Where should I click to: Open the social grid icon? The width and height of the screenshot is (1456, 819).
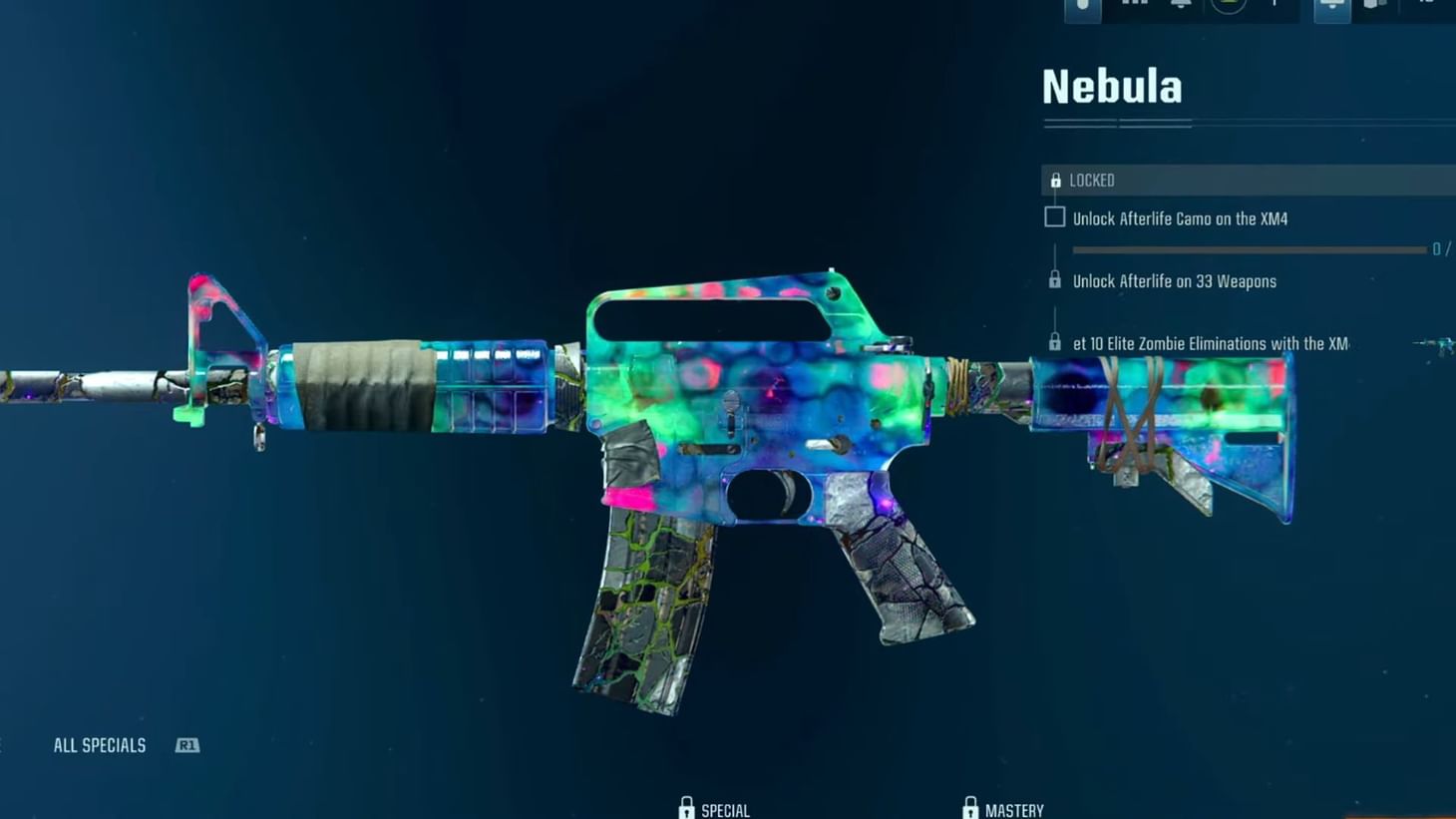coord(1134,5)
